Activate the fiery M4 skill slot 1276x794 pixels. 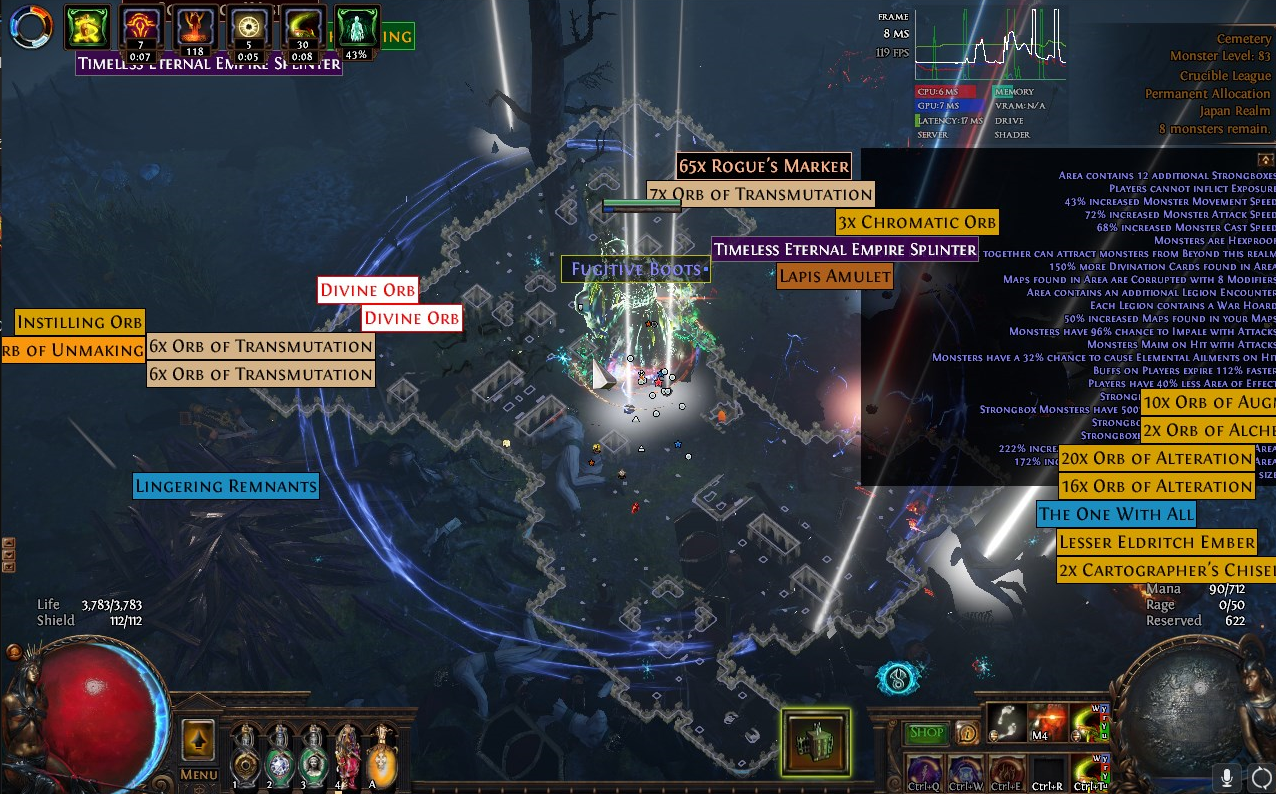(x=1047, y=722)
